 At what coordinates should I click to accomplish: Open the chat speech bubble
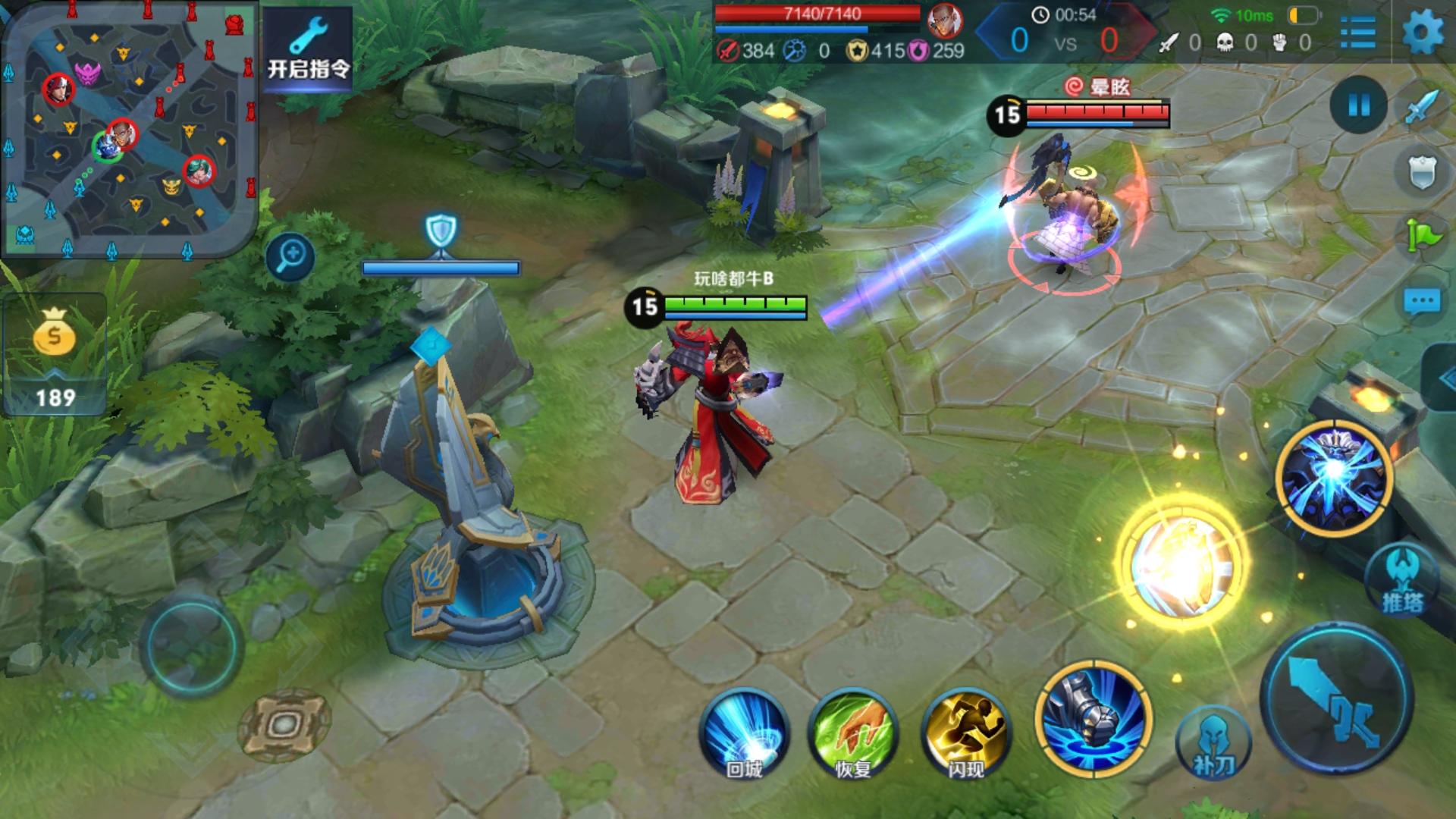coord(1421,303)
